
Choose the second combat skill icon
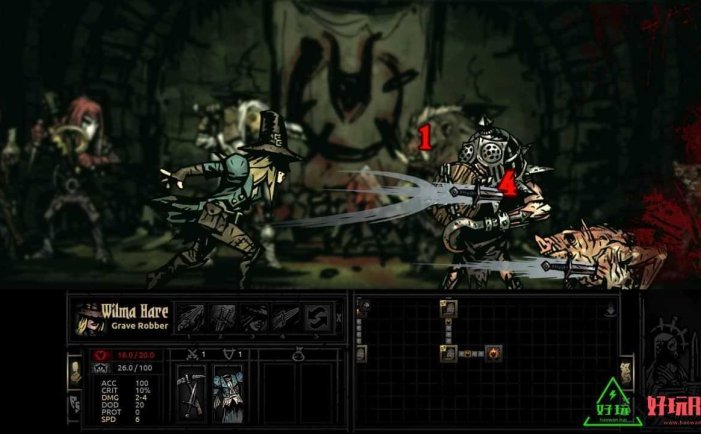[222, 318]
